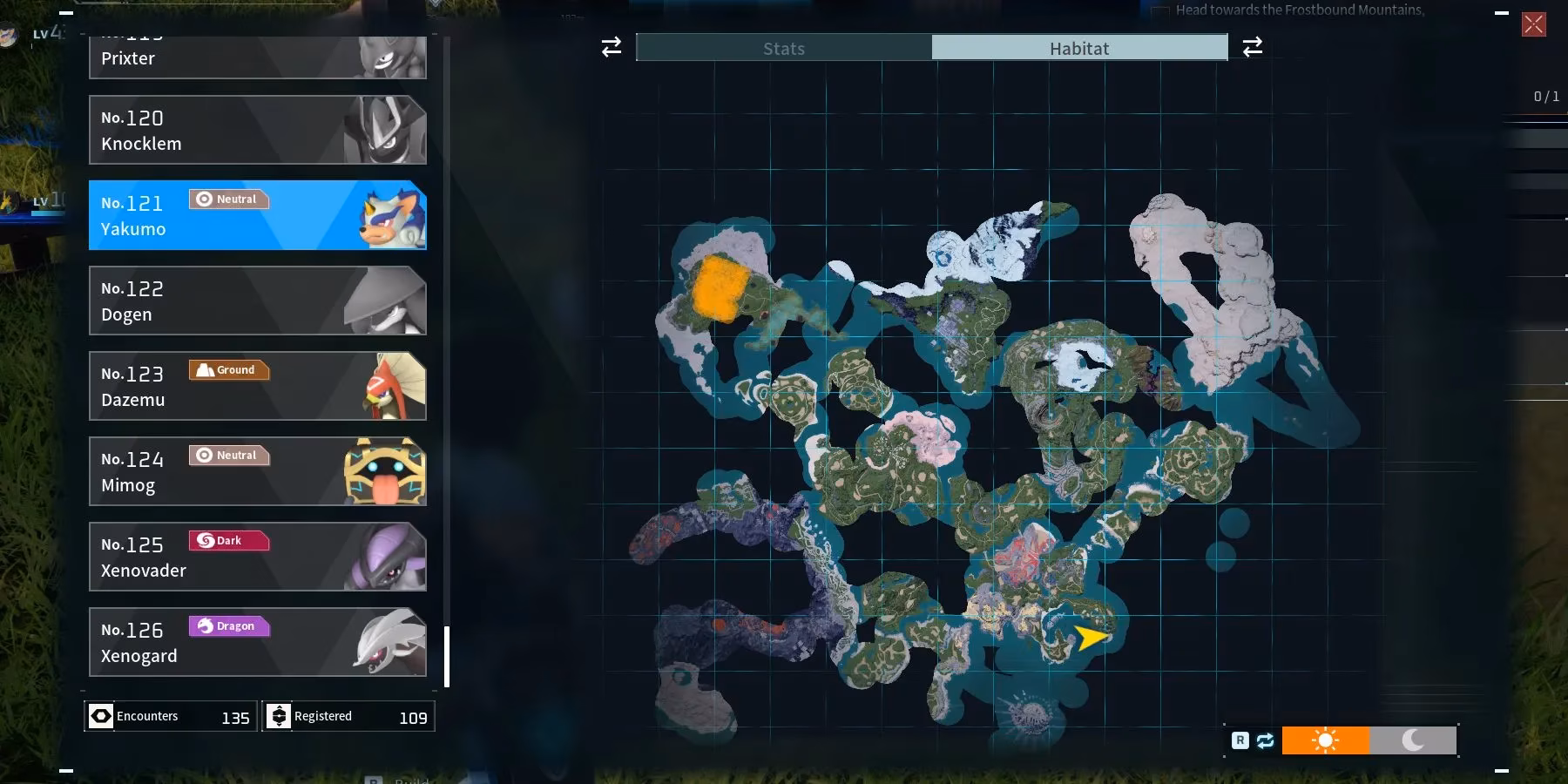
Task: Click the Paldeck list scrollbar
Action: click(x=447, y=657)
